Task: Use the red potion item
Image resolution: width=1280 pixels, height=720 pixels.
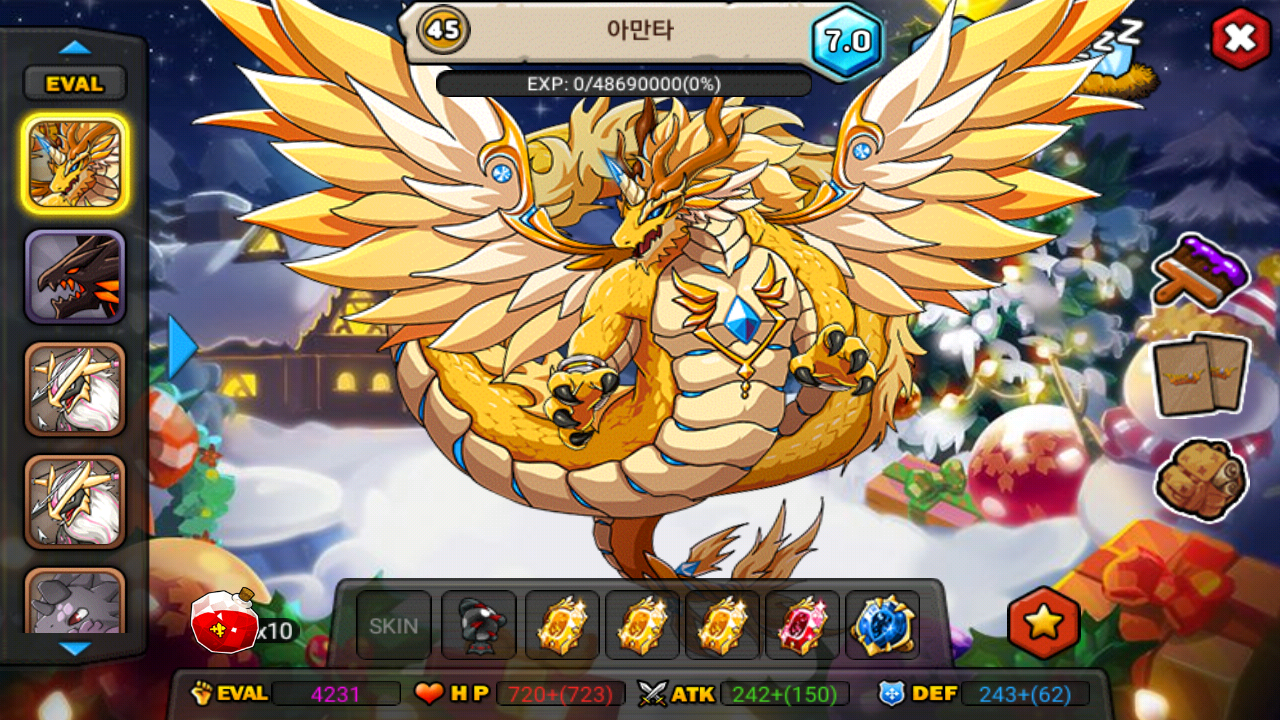Action: (226, 621)
